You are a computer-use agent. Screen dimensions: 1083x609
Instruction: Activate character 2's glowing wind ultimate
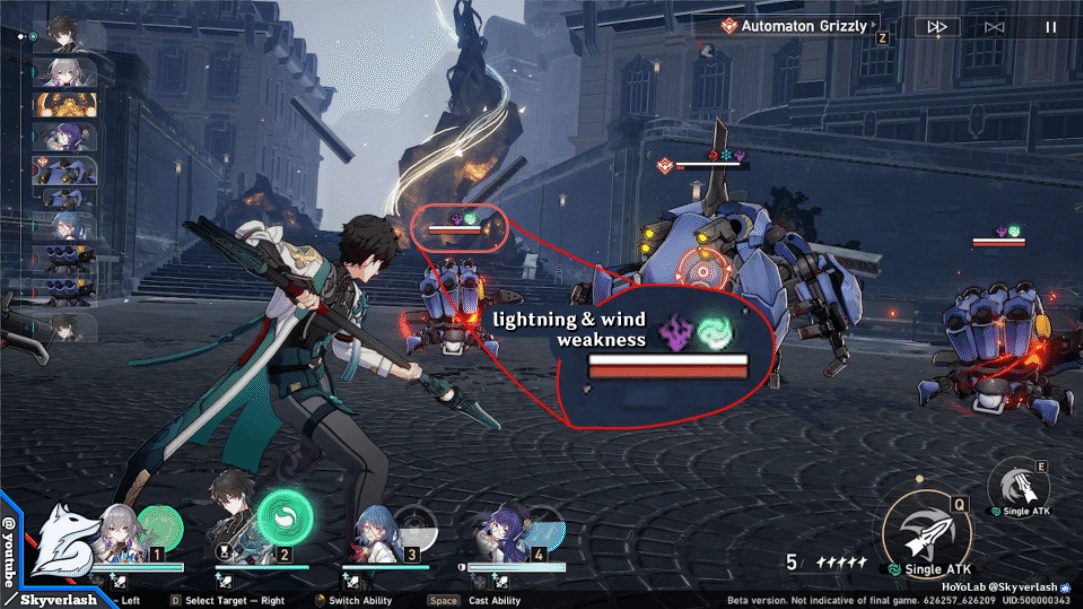tap(285, 517)
